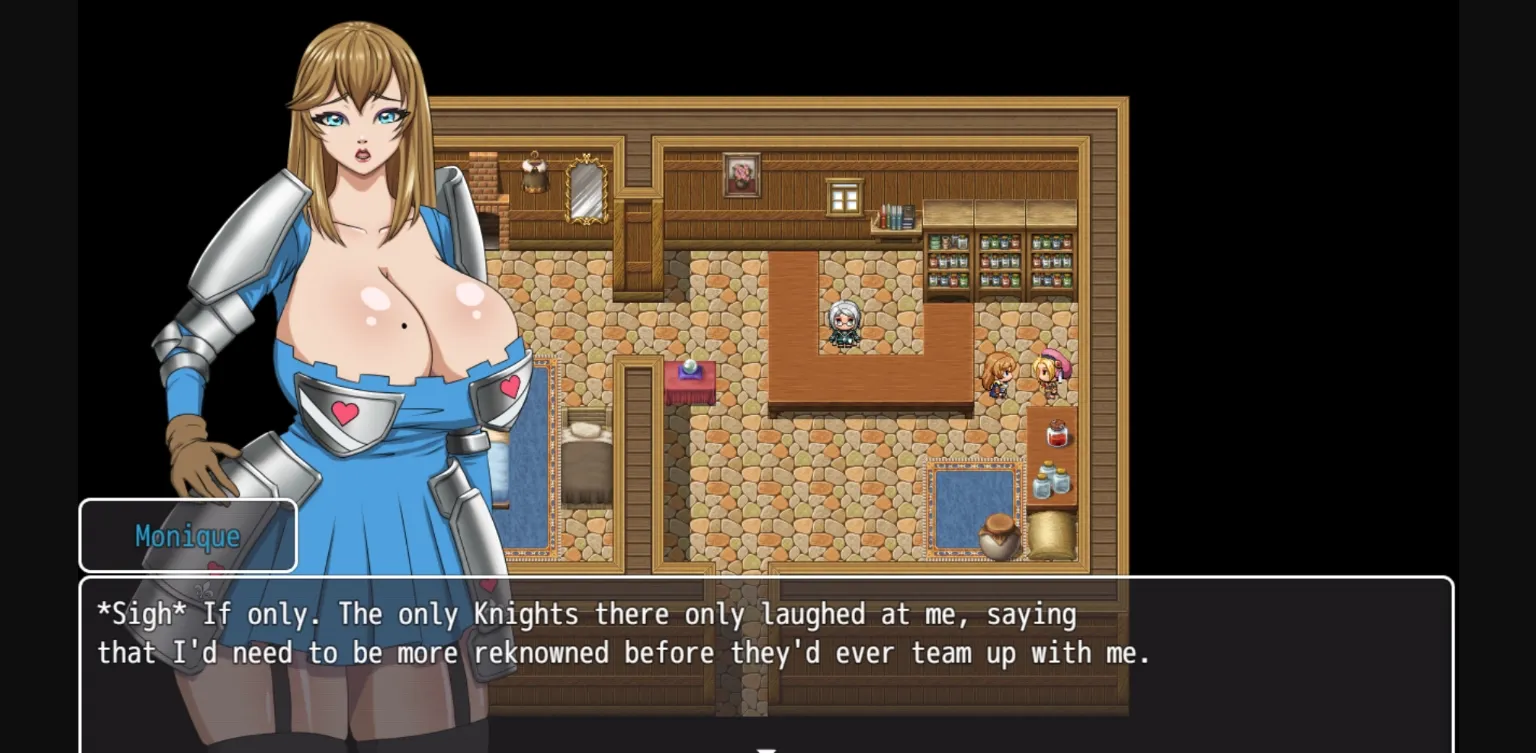Select the crystal ball on the red table
The image size is (1536, 753).
(x=688, y=369)
